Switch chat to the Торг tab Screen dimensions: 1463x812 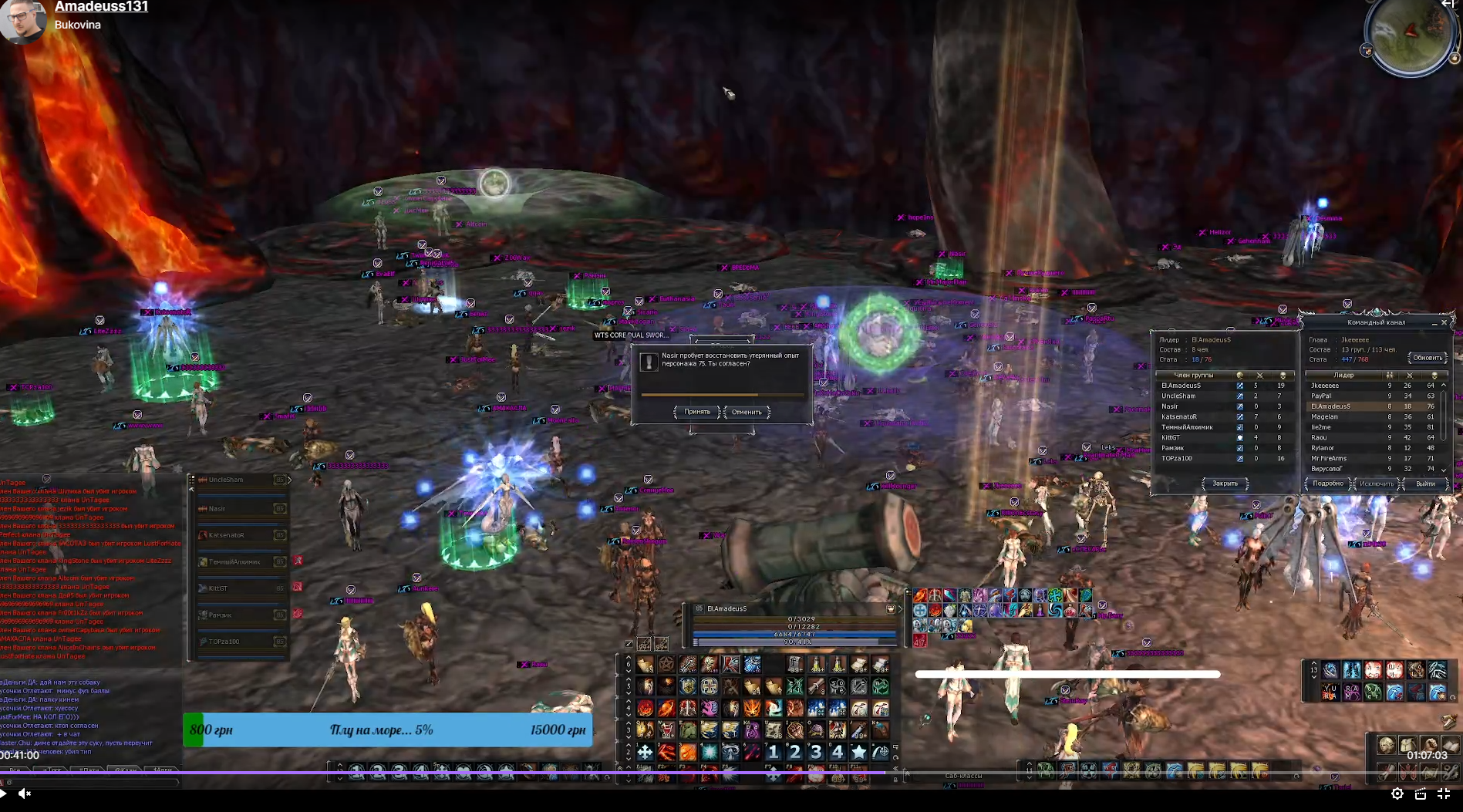tap(52, 770)
